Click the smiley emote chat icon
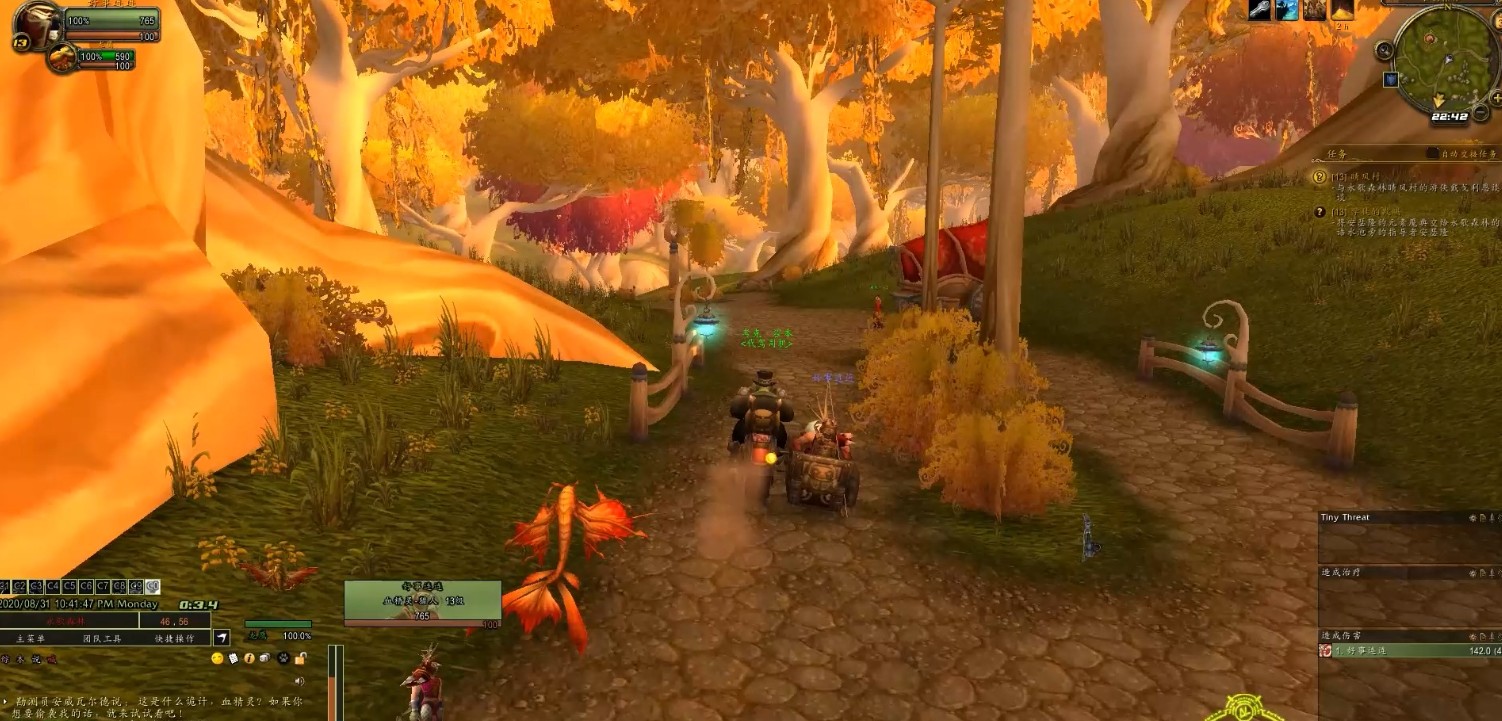This screenshot has height=721, width=1502. (217, 658)
